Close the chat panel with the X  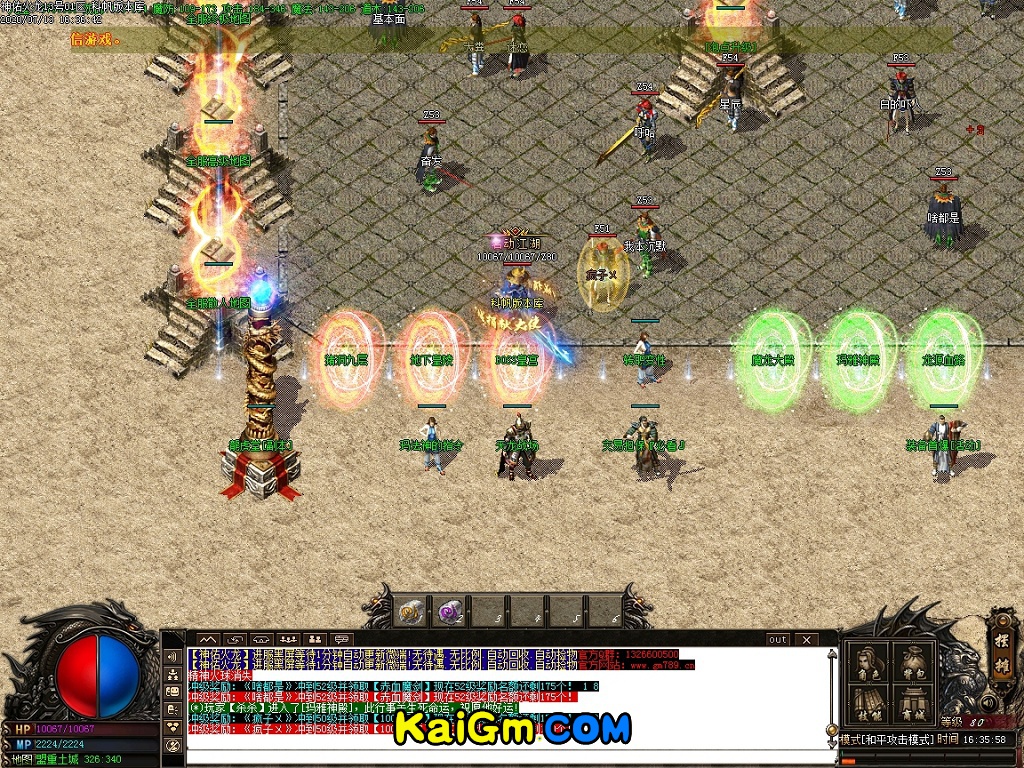pyautogui.click(x=806, y=639)
